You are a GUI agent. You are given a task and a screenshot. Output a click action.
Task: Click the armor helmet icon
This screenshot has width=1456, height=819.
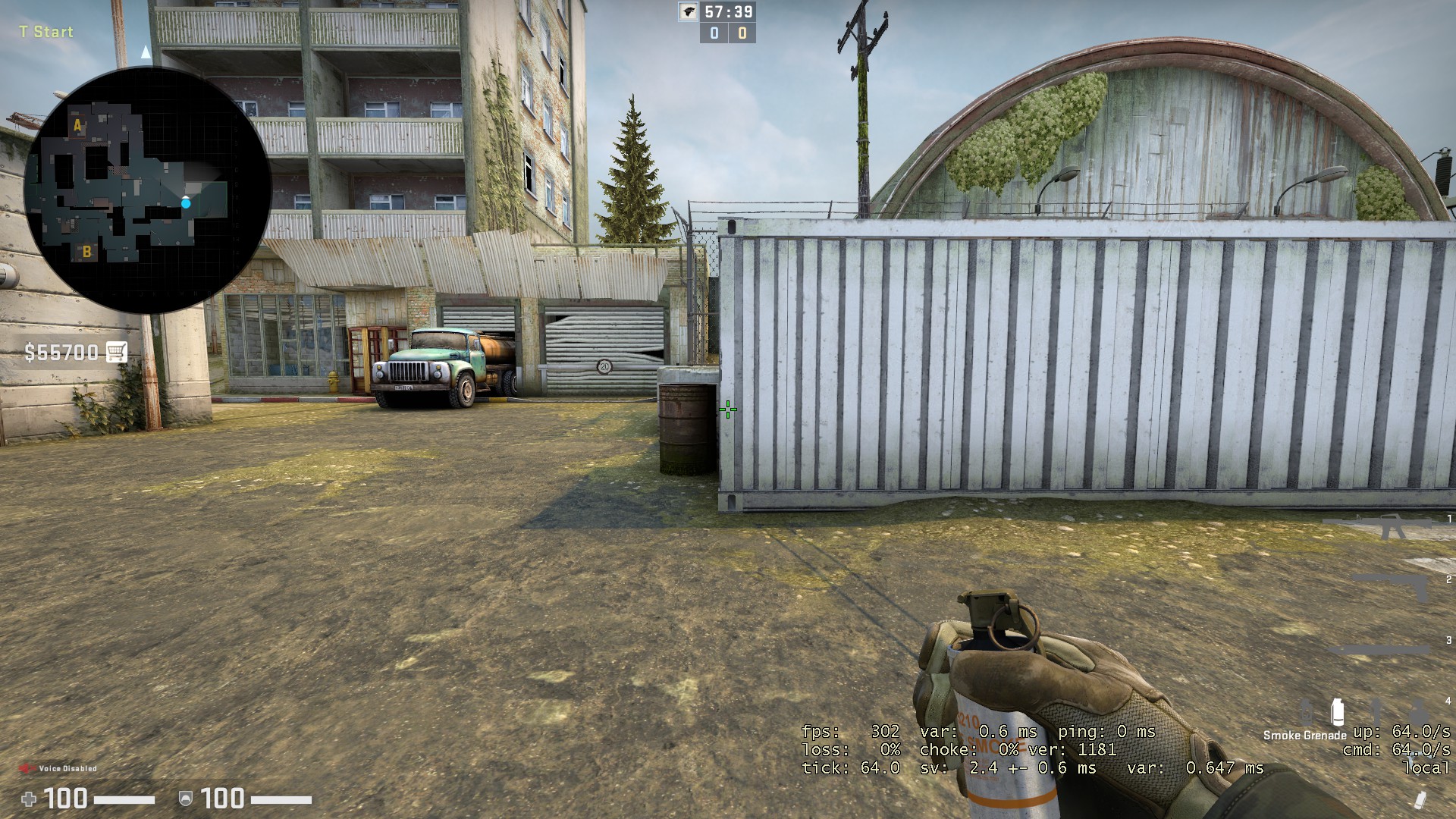coord(184,798)
